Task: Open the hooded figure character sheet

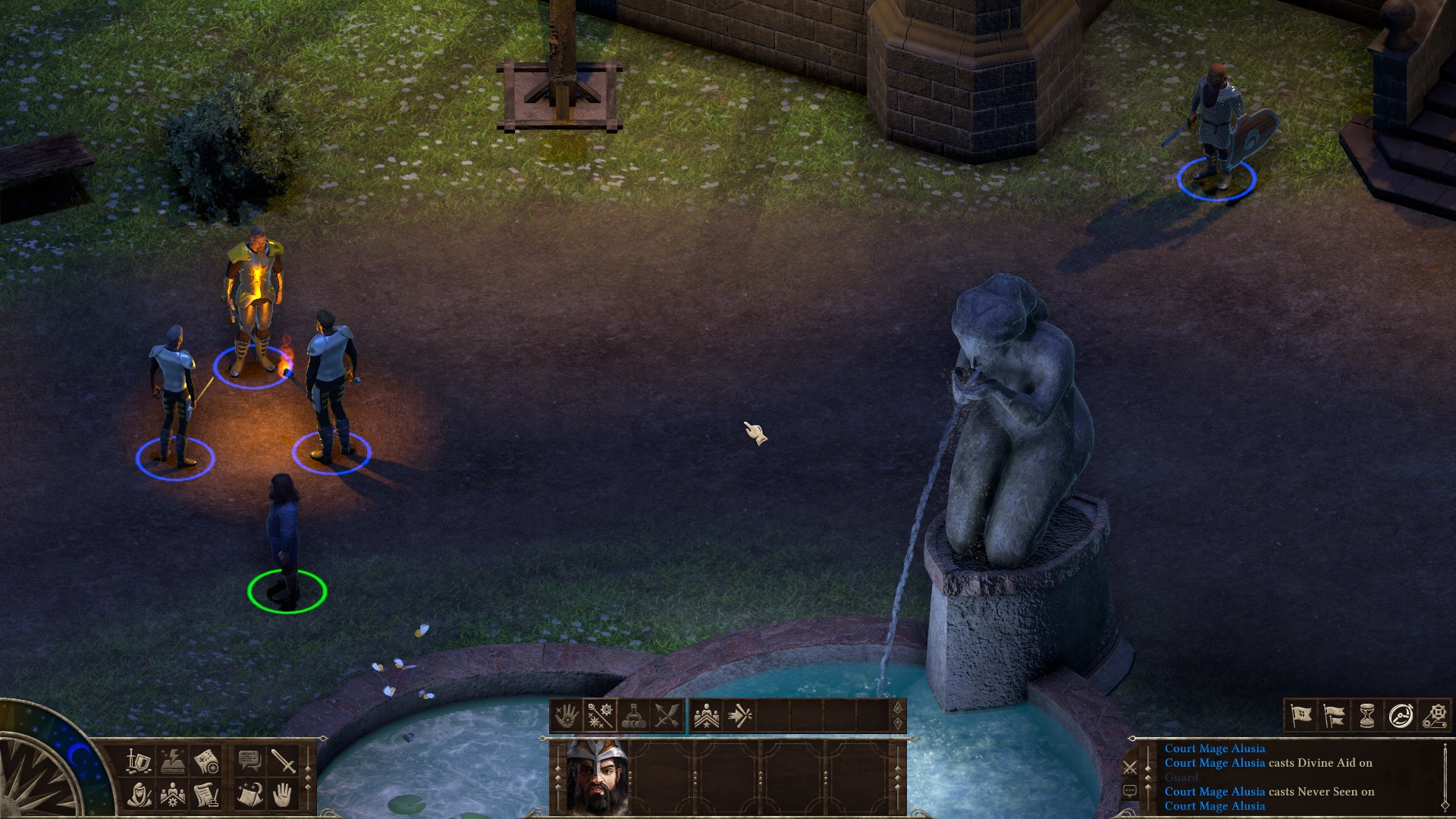Action: tap(138, 795)
